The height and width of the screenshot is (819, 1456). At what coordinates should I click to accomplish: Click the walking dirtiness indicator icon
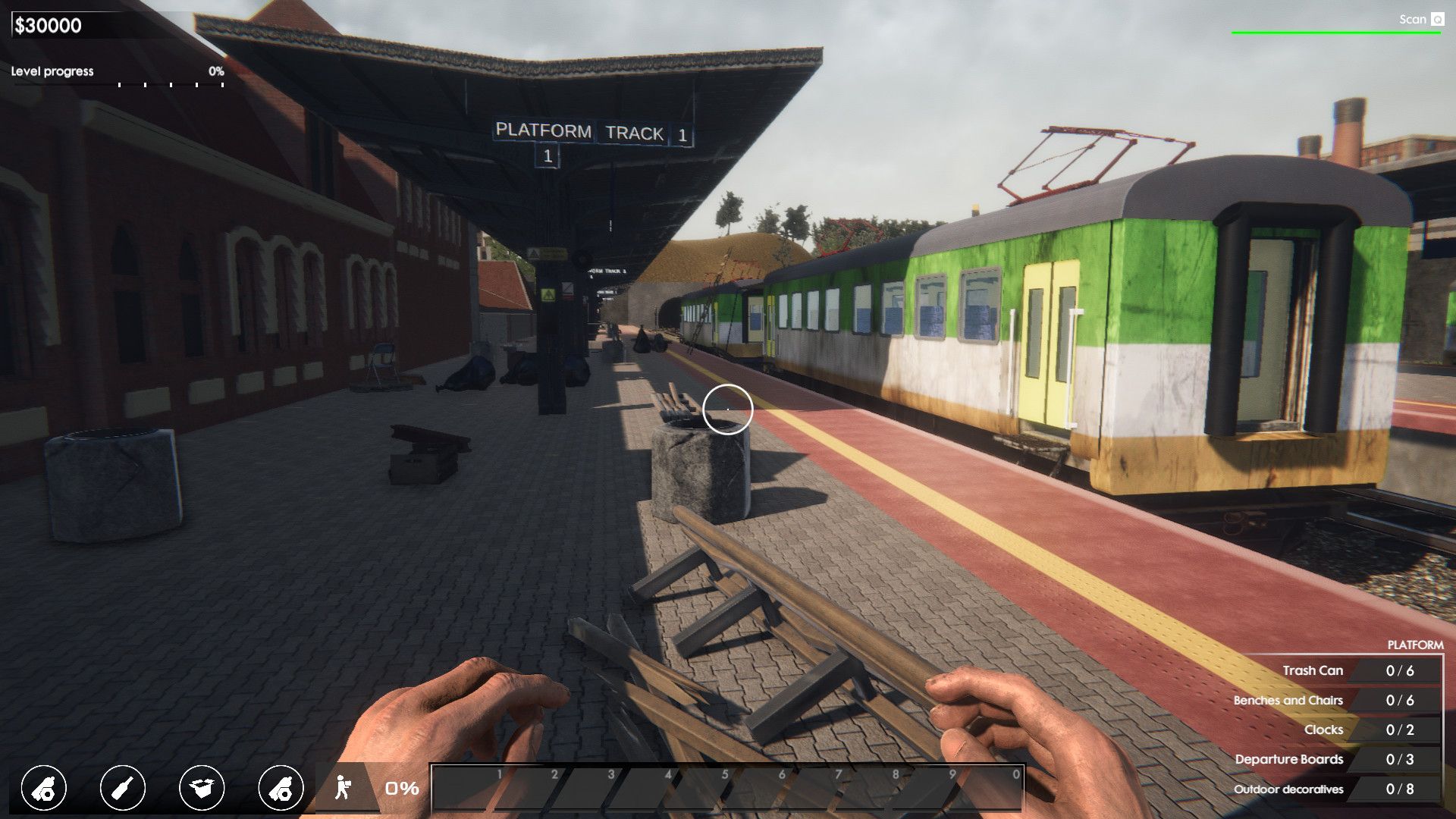344,787
